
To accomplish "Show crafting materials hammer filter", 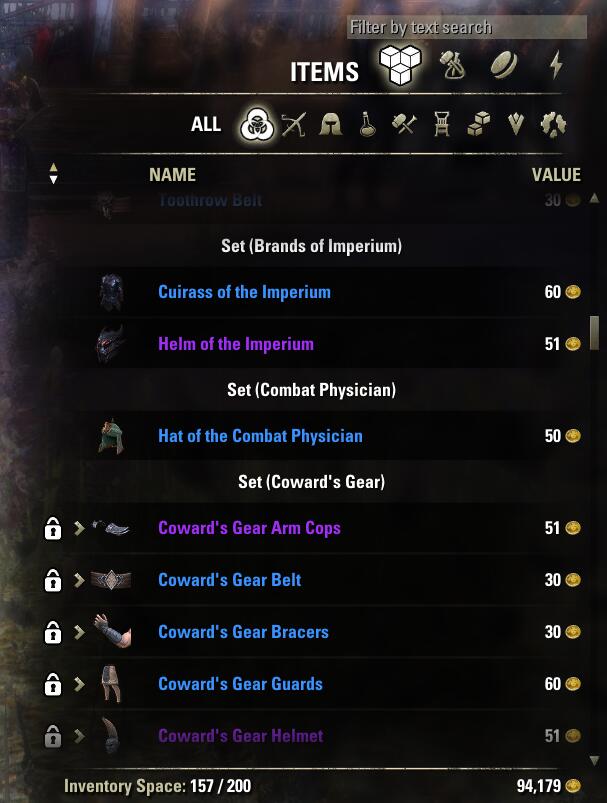I will pyautogui.click(x=405, y=125).
